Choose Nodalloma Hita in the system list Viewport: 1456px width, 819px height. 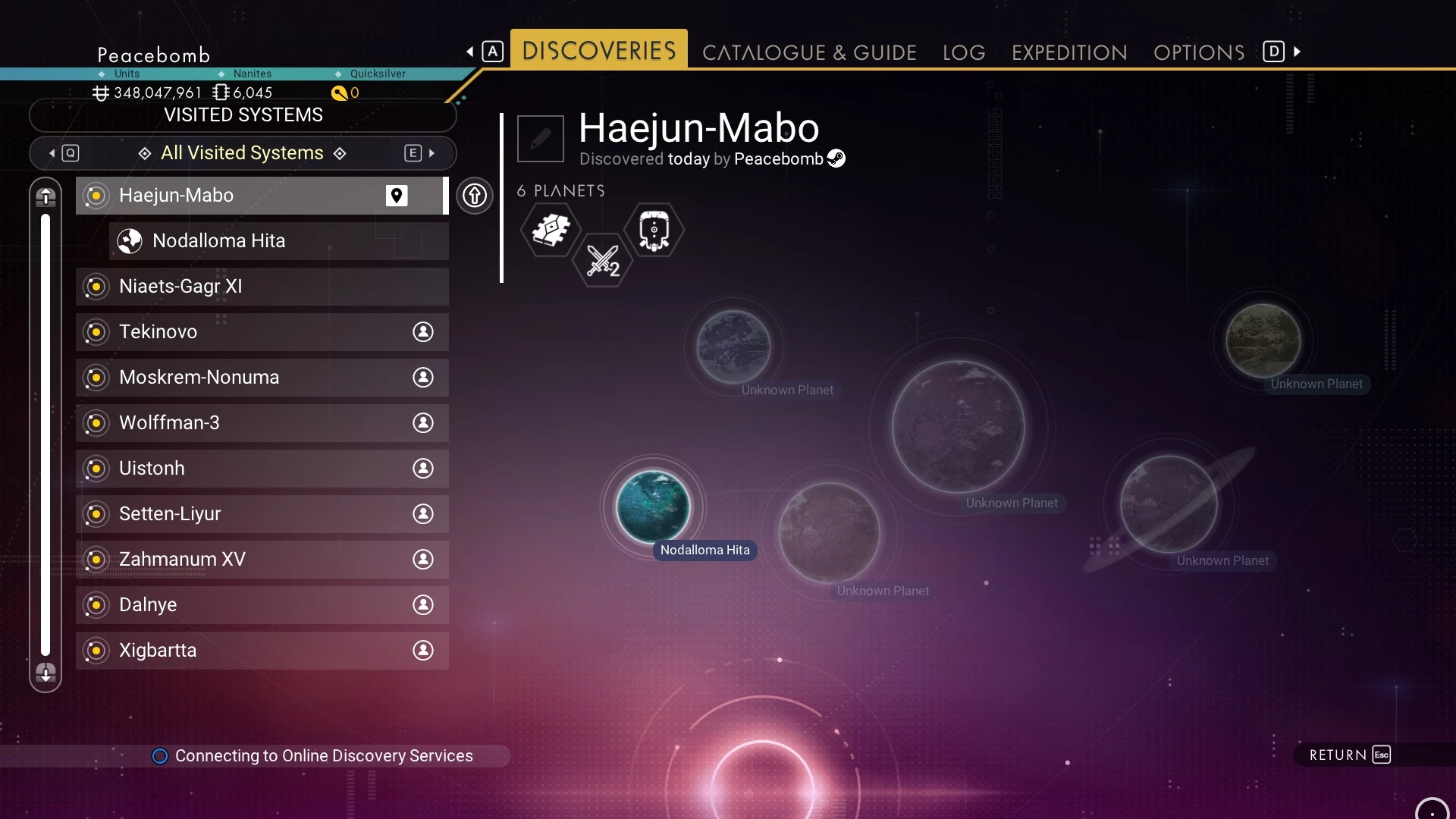coord(278,241)
